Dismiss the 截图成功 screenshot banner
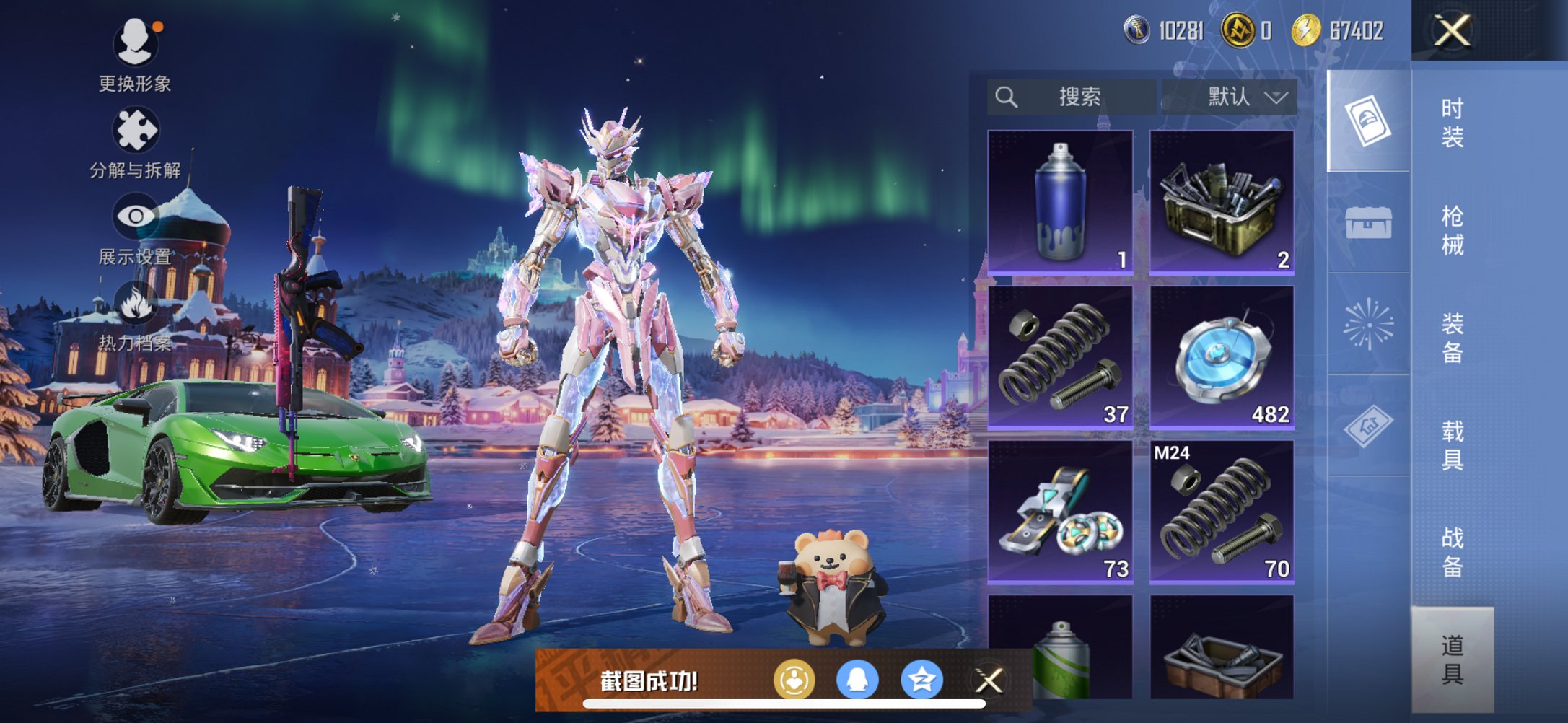This screenshot has height=723, width=1568. click(989, 680)
